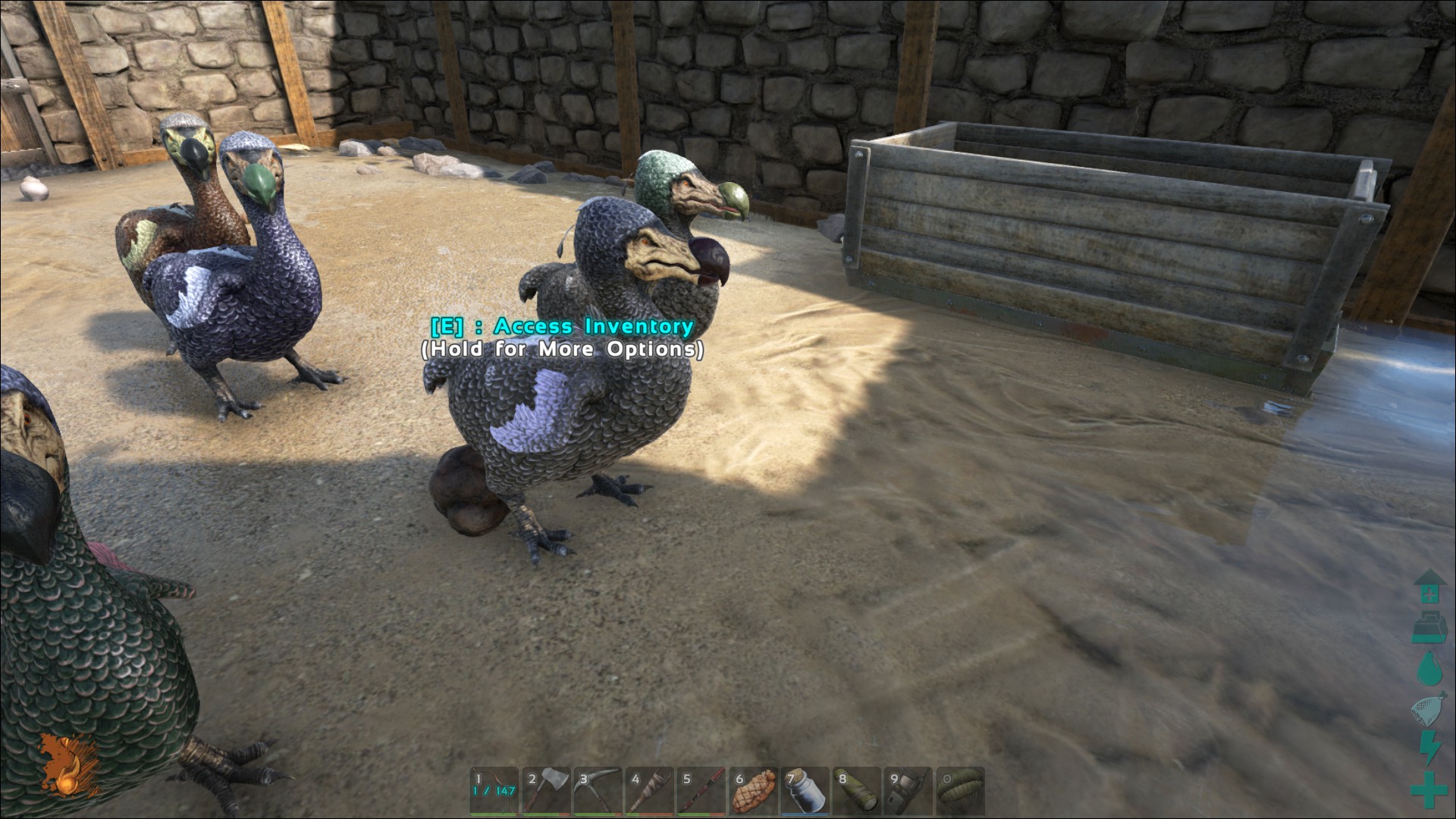Select the device item in slot 9

point(908,791)
